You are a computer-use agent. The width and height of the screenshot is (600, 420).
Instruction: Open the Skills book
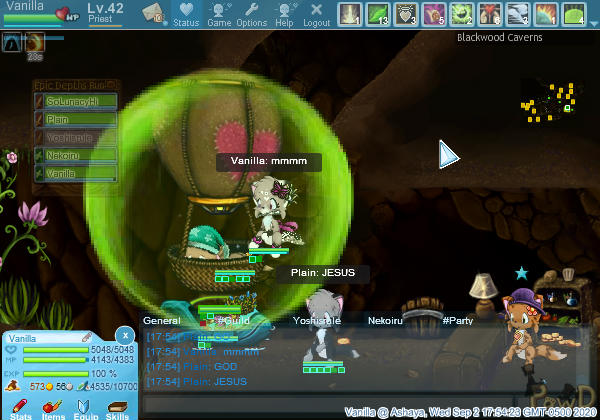(118, 408)
